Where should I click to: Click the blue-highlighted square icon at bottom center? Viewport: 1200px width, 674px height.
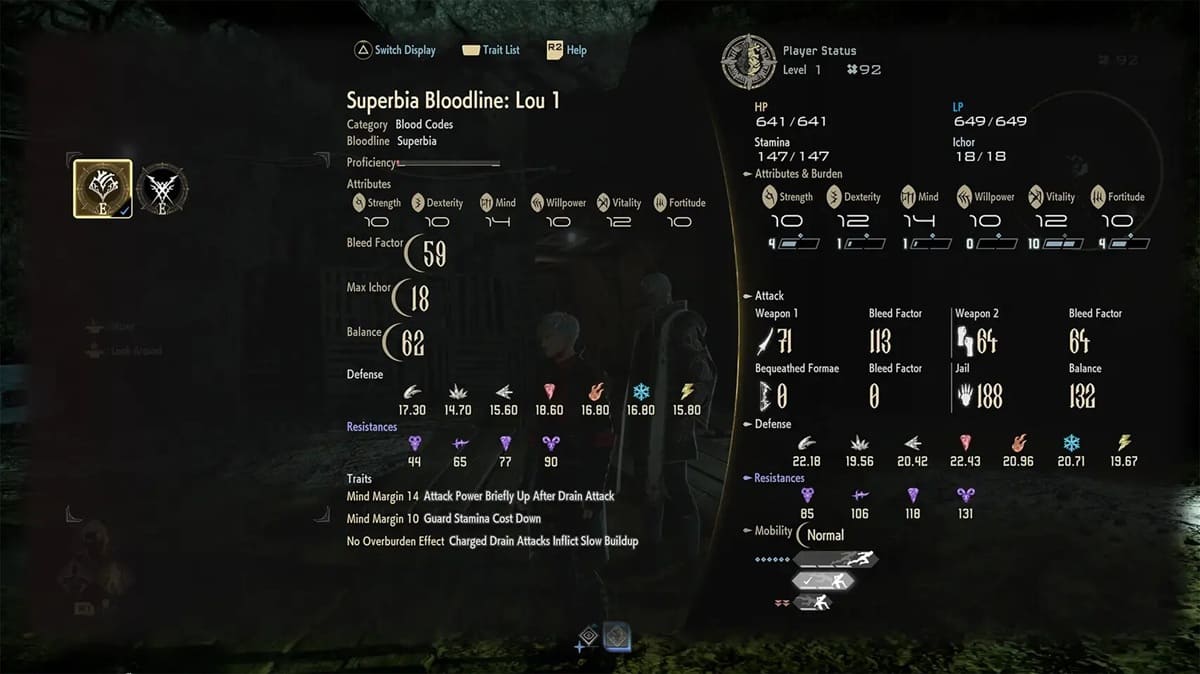click(617, 638)
